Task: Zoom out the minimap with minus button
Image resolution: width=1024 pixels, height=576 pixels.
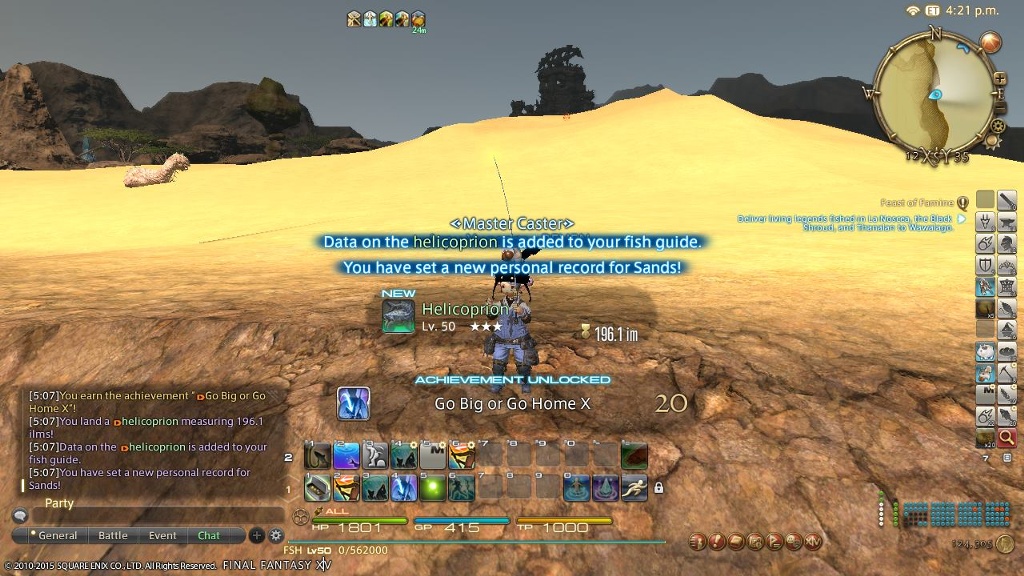Action: click(999, 108)
